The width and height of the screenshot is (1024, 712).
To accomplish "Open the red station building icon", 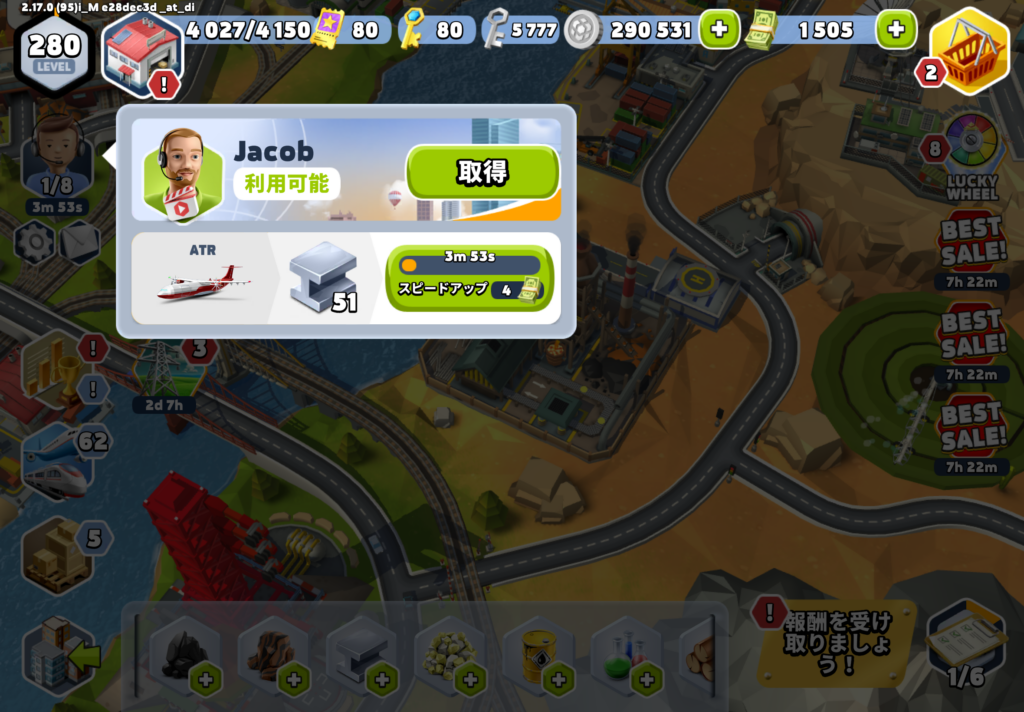I will pyautogui.click(x=142, y=52).
